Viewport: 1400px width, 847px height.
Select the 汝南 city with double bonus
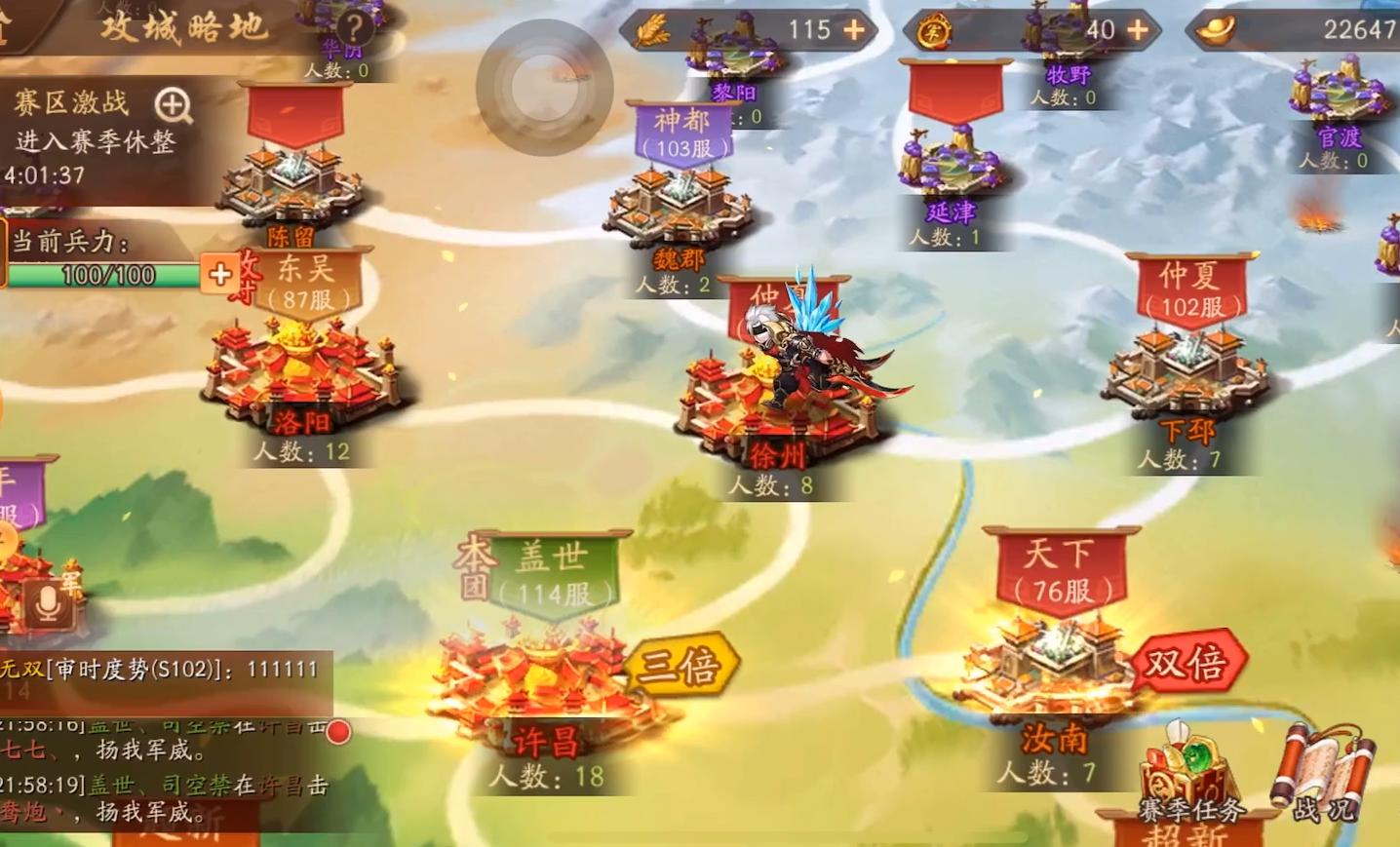pos(1053,673)
